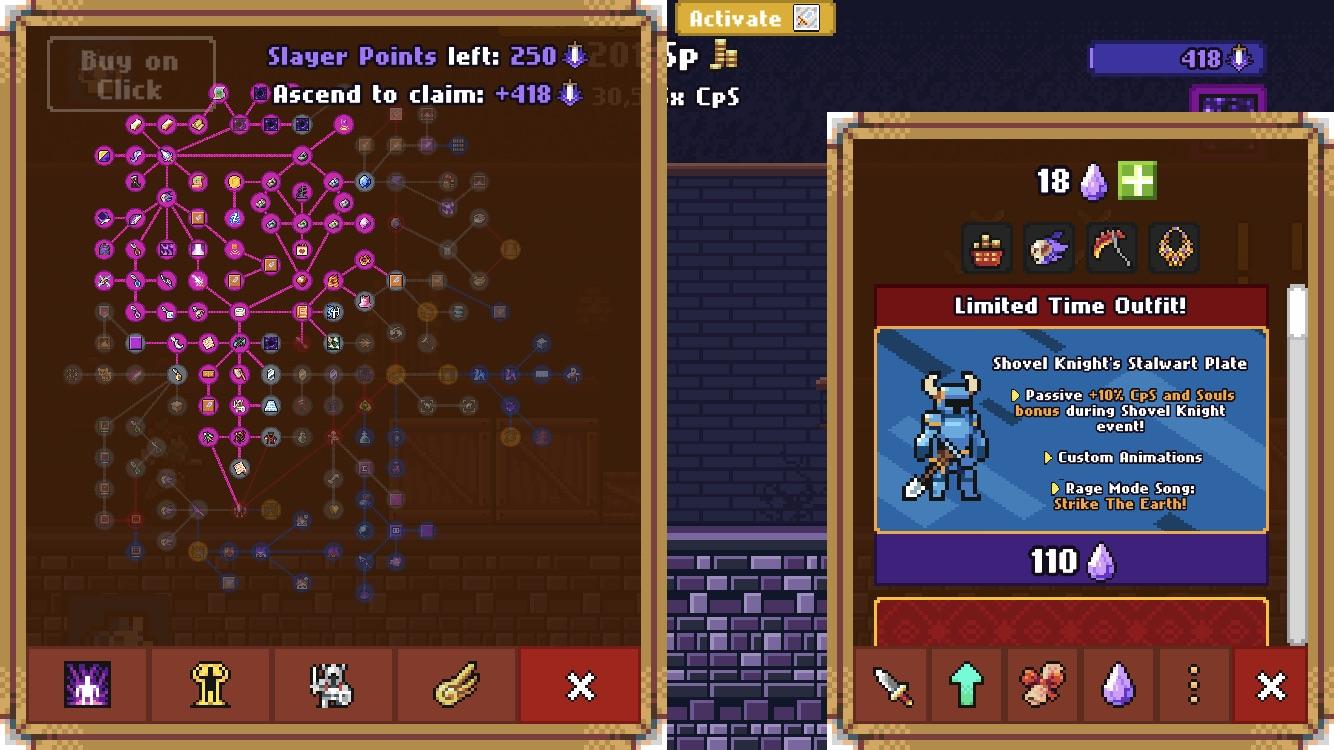The width and height of the screenshot is (1334, 750).
Task: Open the armored knight tab
Action: (x=333, y=686)
